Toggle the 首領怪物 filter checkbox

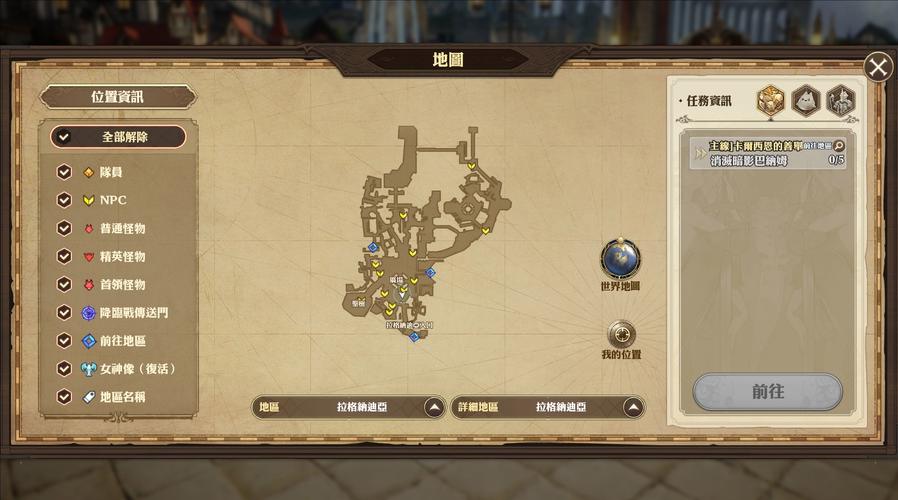pos(64,284)
